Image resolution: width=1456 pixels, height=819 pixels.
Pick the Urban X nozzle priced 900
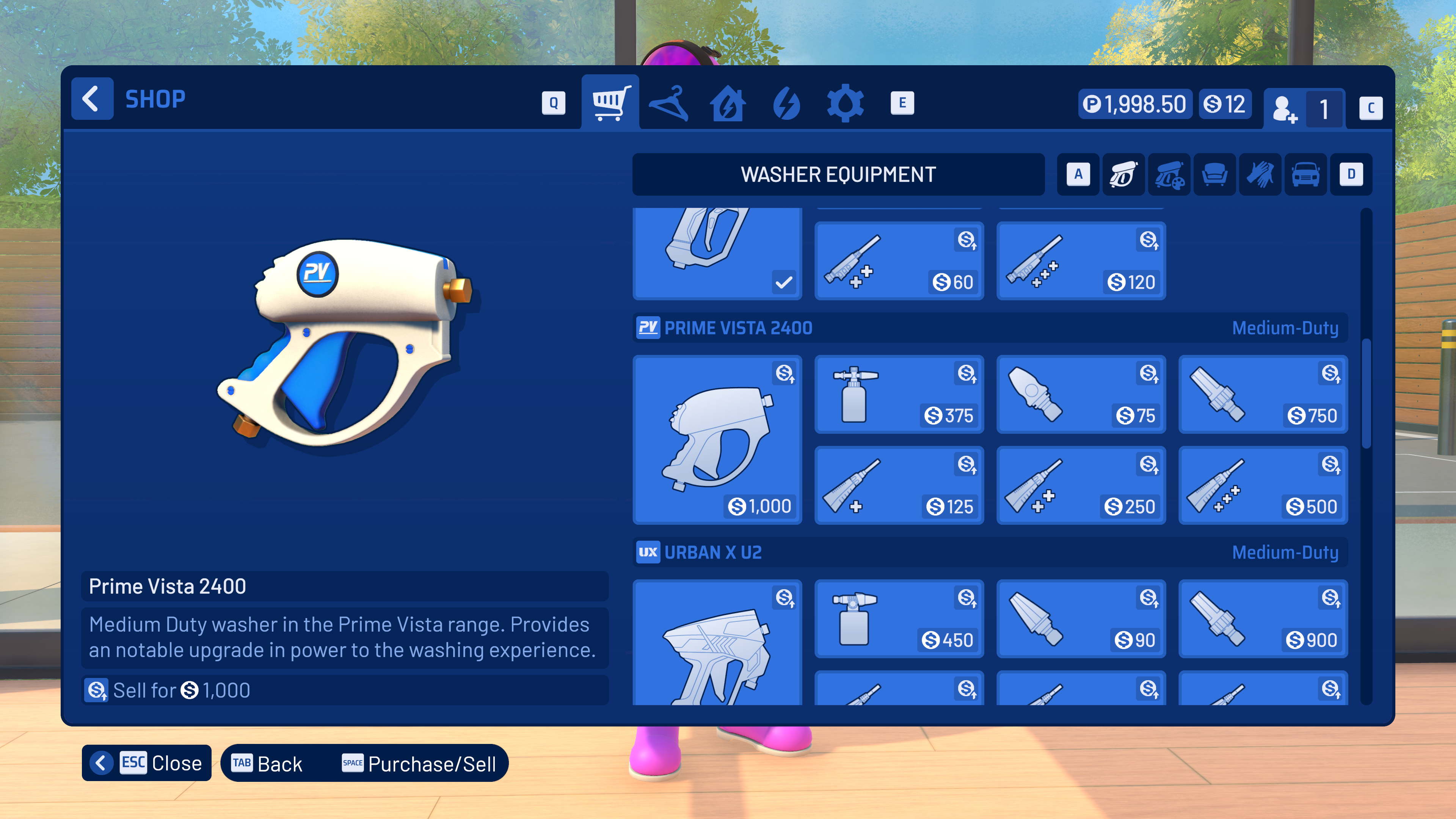tap(1263, 619)
